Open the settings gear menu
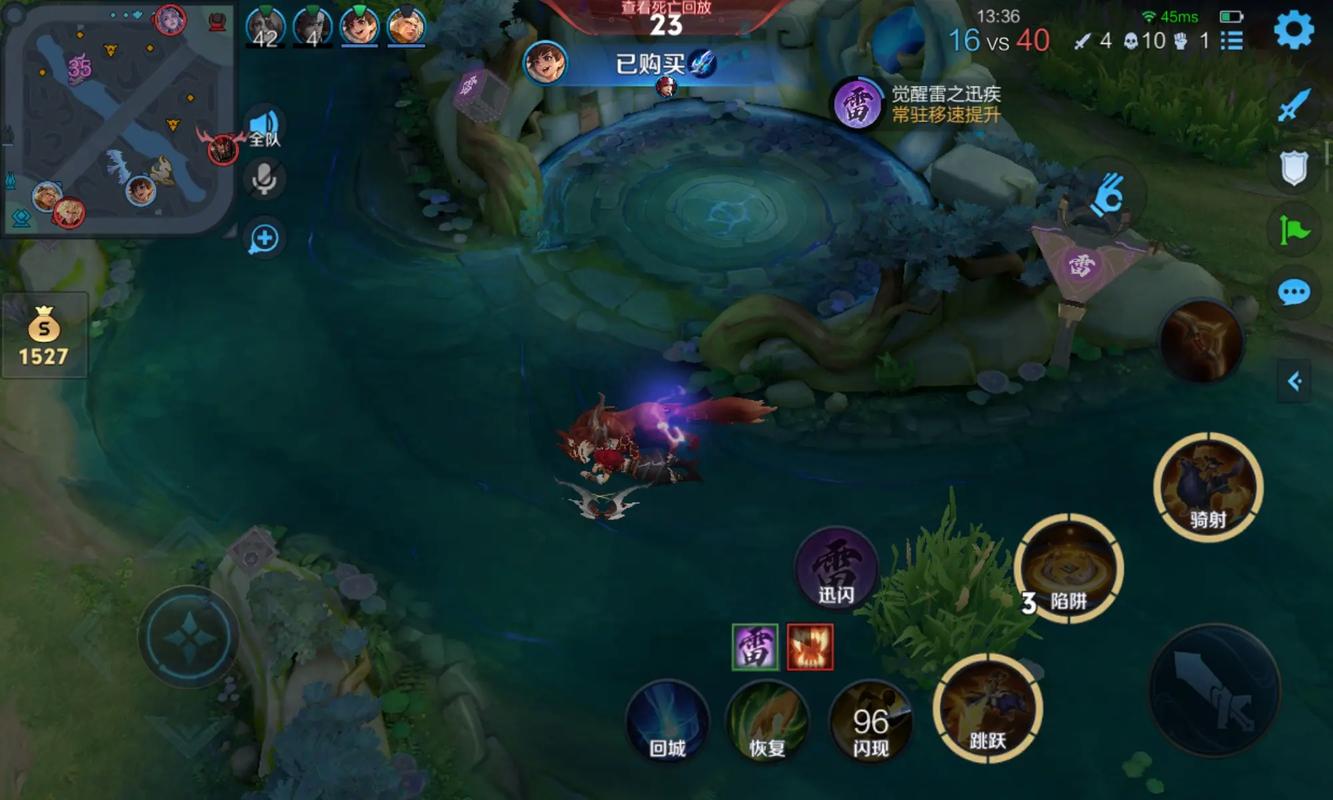This screenshot has height=800, width=1333. coord(1293,31)
